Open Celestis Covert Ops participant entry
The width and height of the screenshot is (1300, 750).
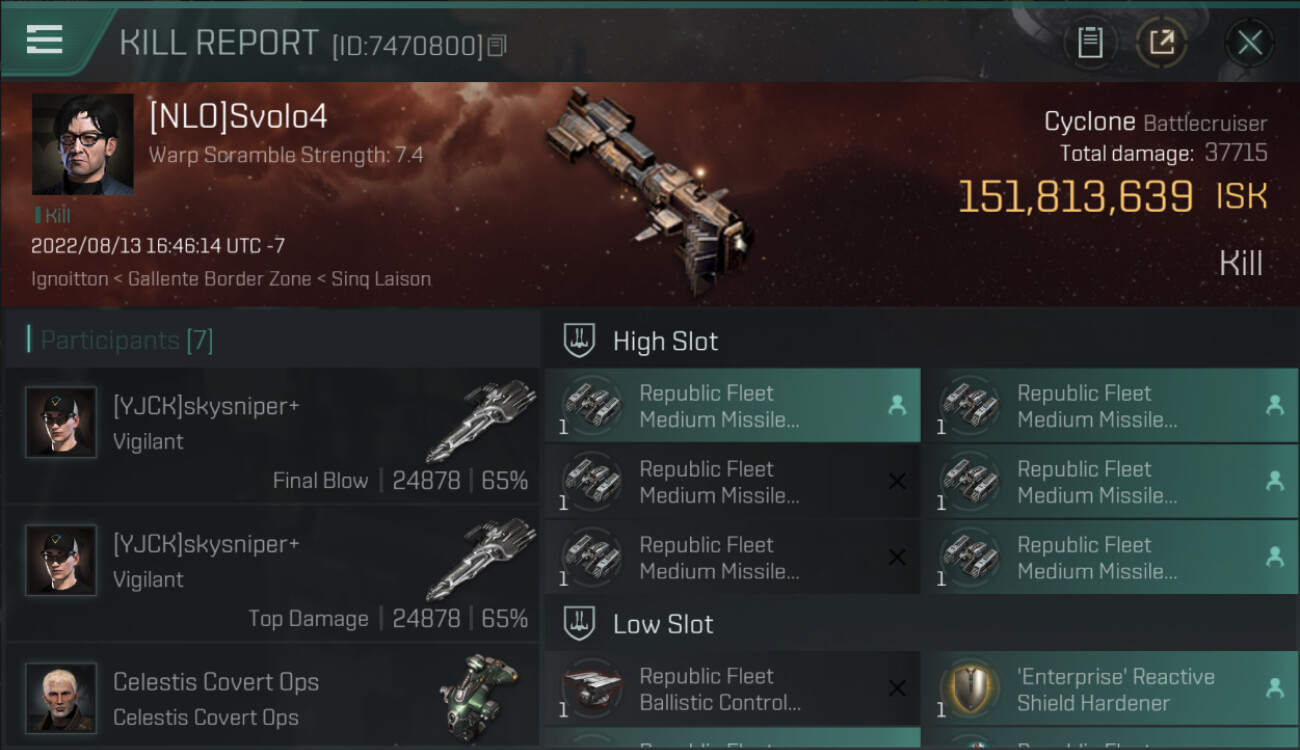[x=272, y=698]
